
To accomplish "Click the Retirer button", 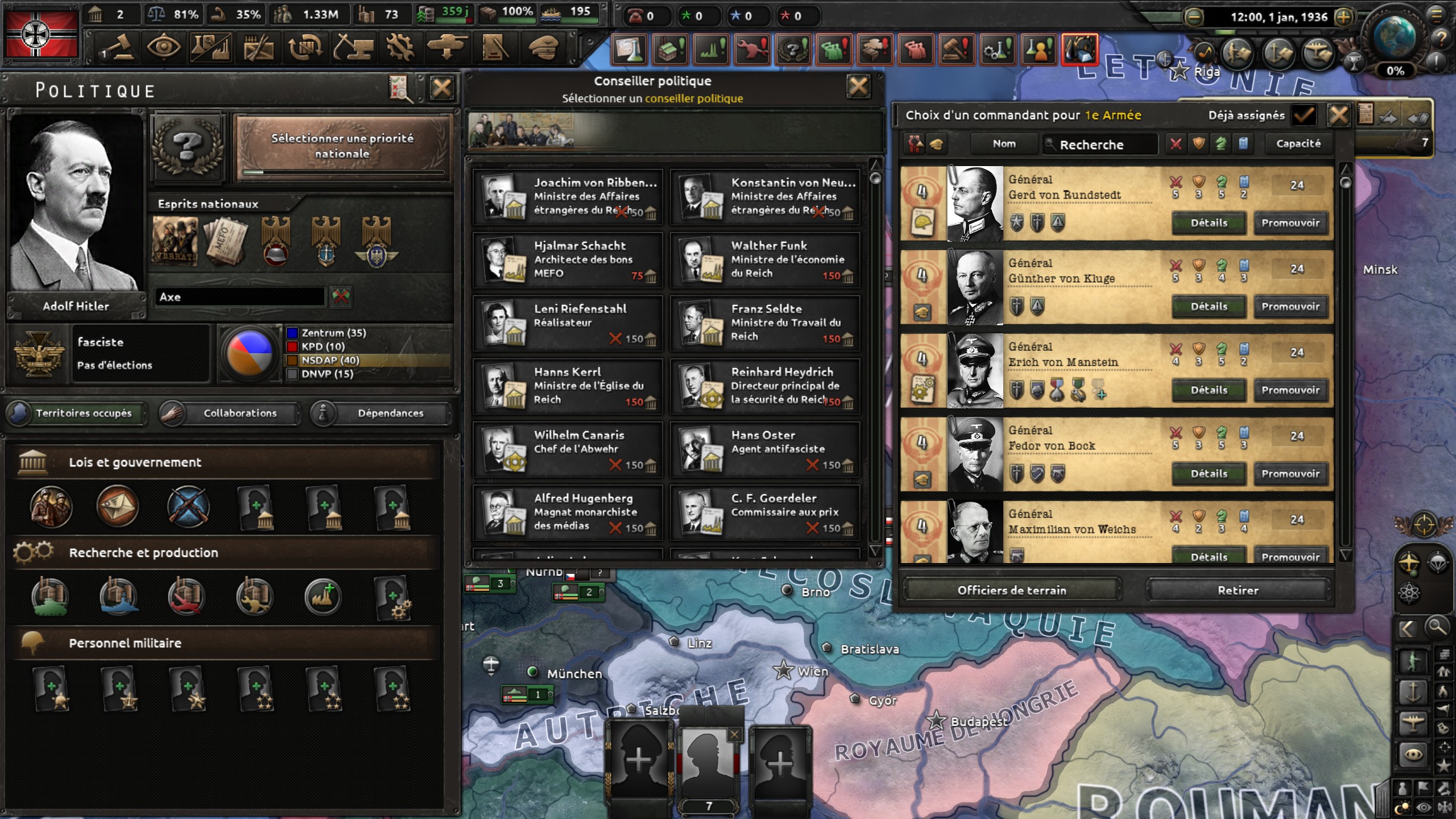I will point(1238,590).
